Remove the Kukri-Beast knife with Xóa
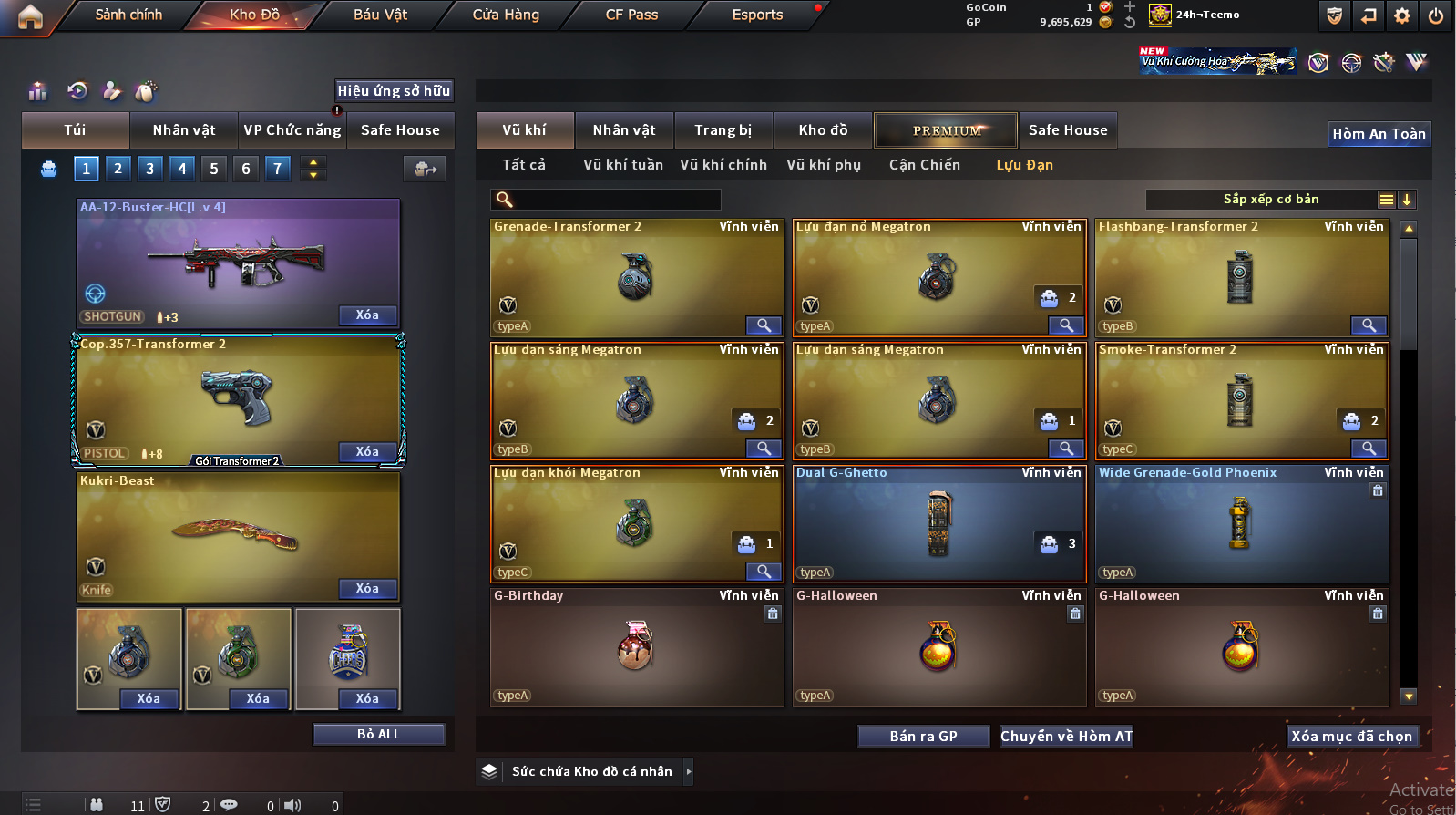This screenshot has height=815, width=1456. coord(367,589)
